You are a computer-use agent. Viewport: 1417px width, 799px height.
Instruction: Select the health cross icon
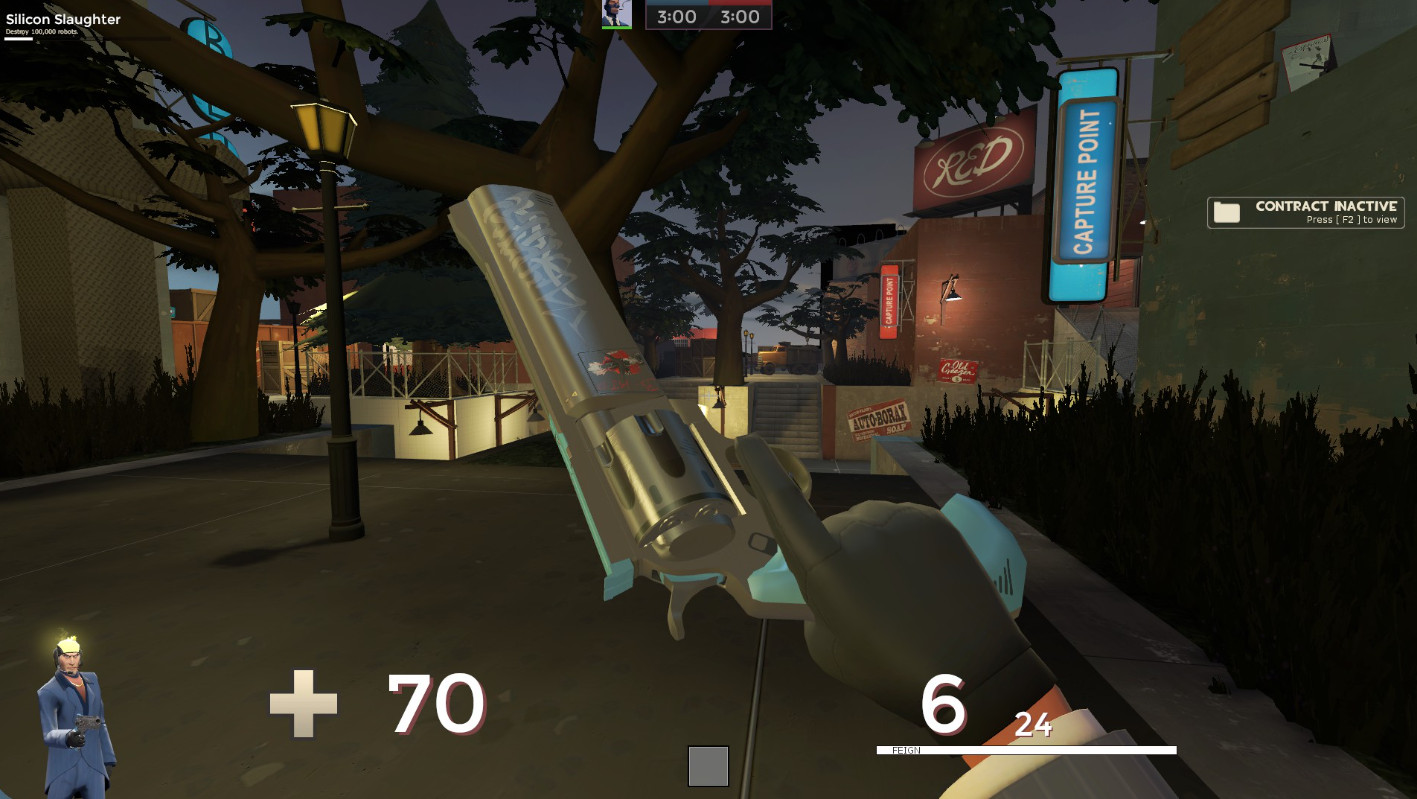coord(303,703)
